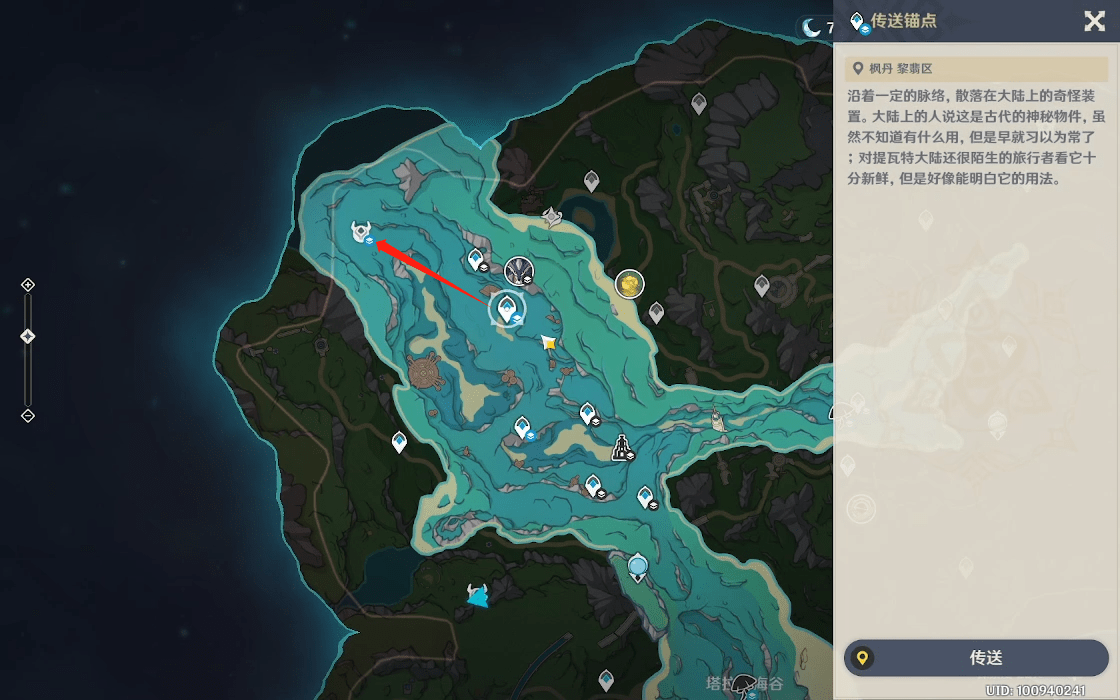Zoom out with the map's minus button

(x=28, y=415)
